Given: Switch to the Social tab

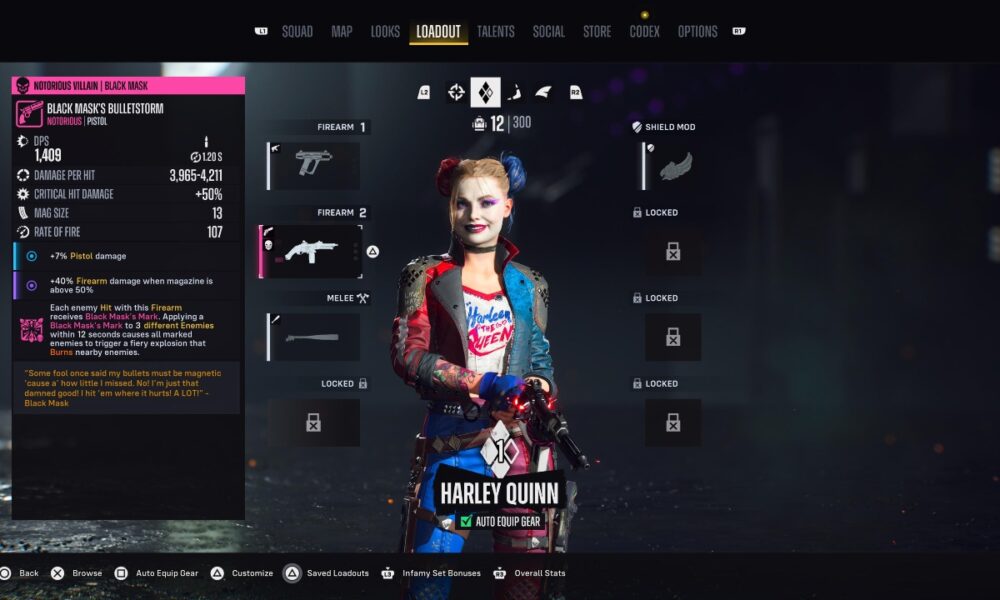Looking at the screenshot, I should [548, 31].
